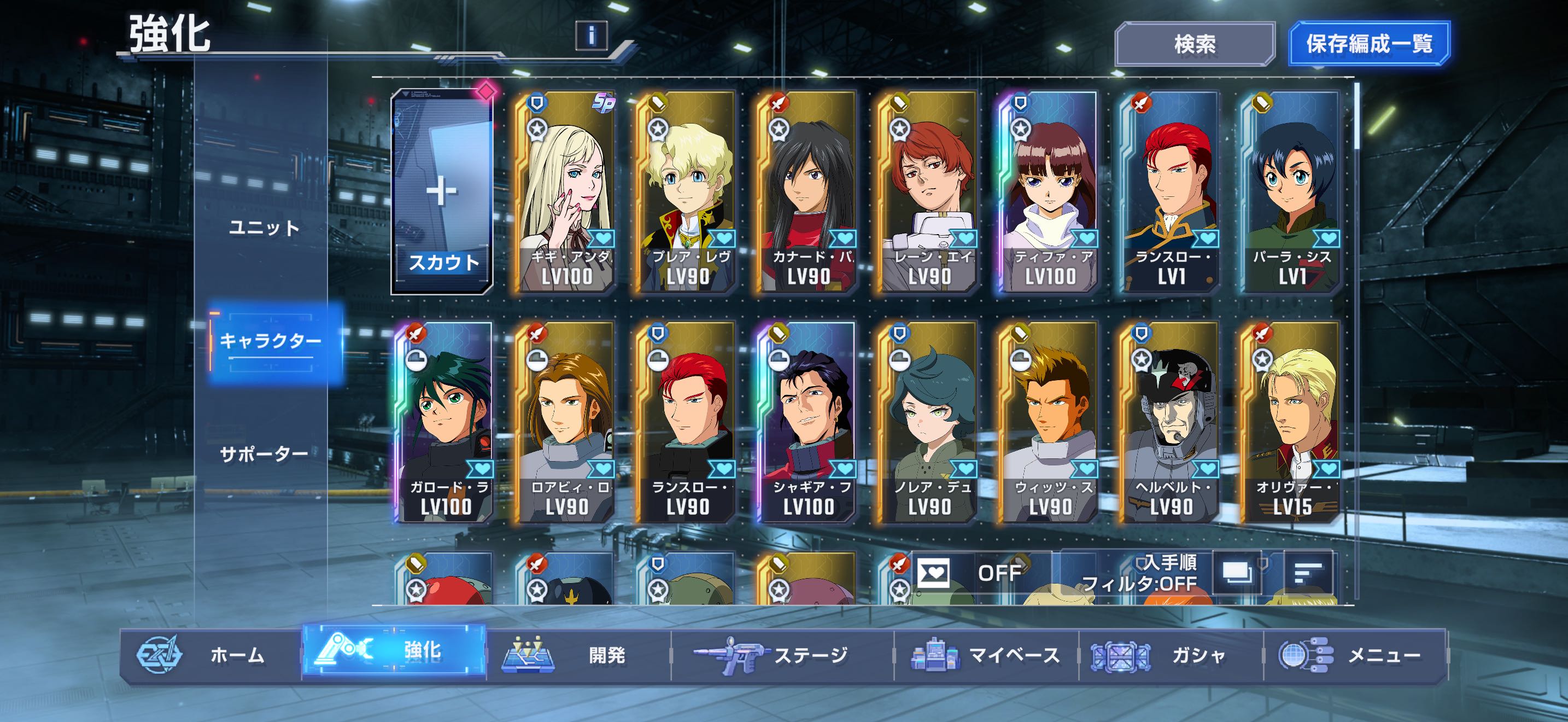Select the ギギ・アンダルシア LV100 character card
This screenshot has height=722, width=1568.
(565, 193)
